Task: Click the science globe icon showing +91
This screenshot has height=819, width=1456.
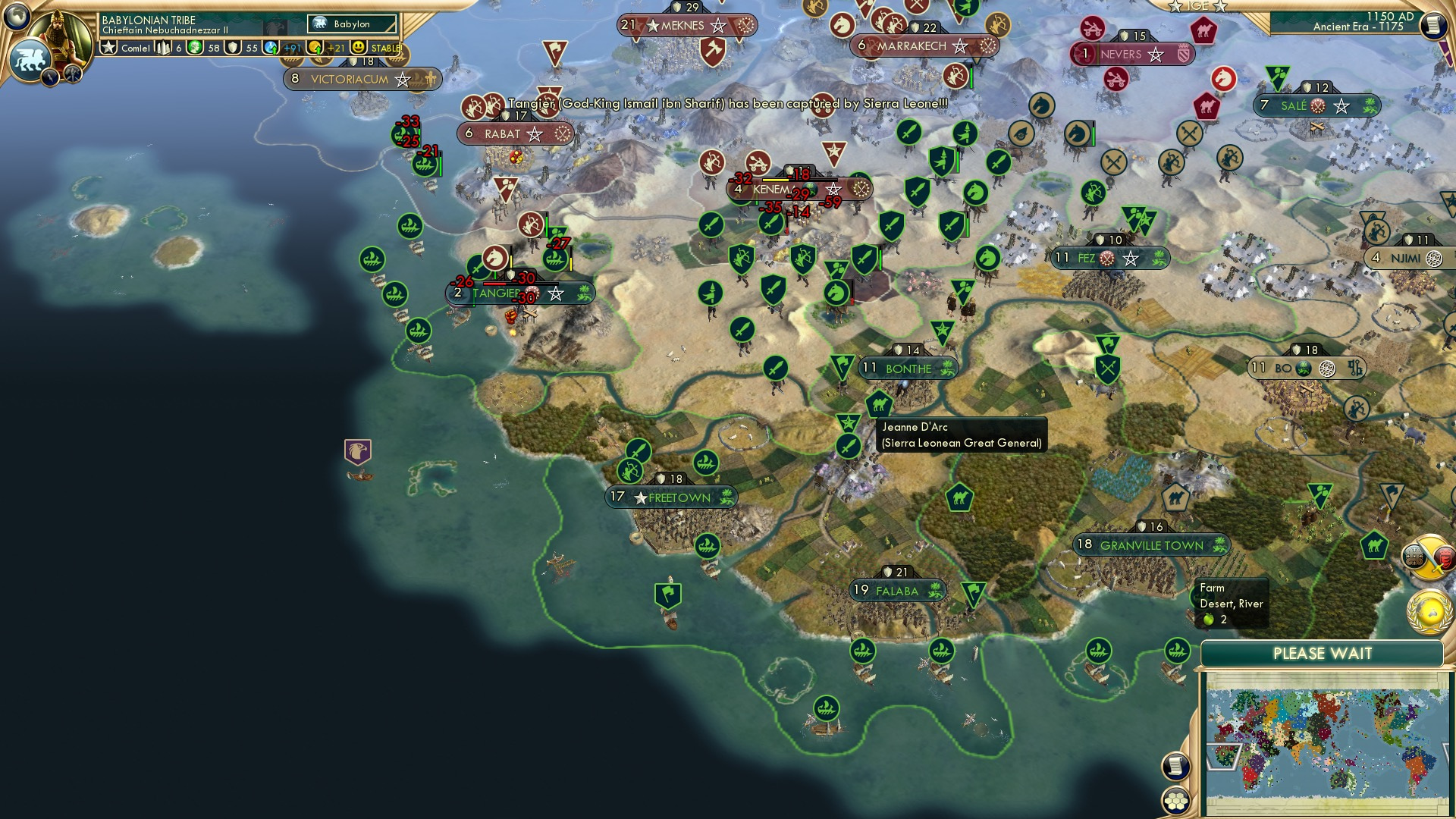Action: 271,46
